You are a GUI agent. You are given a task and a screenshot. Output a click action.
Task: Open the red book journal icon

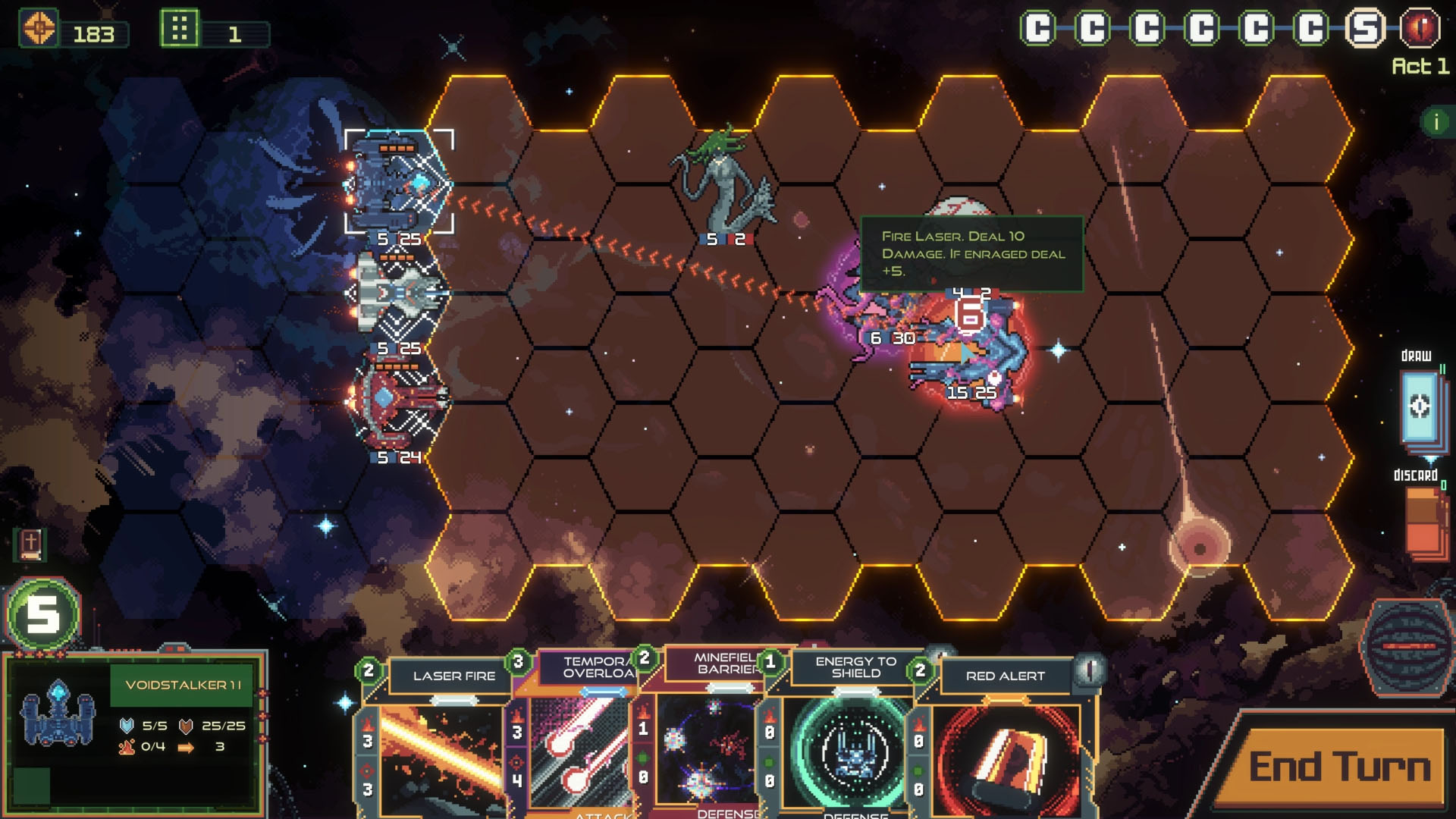tap(30, 543)
